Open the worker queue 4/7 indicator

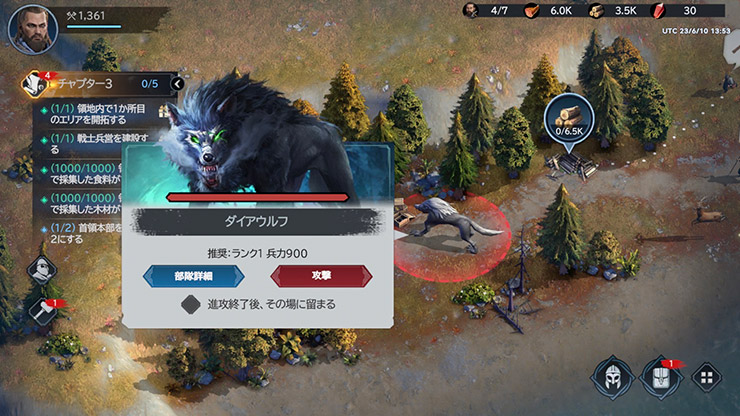(487, 11)
